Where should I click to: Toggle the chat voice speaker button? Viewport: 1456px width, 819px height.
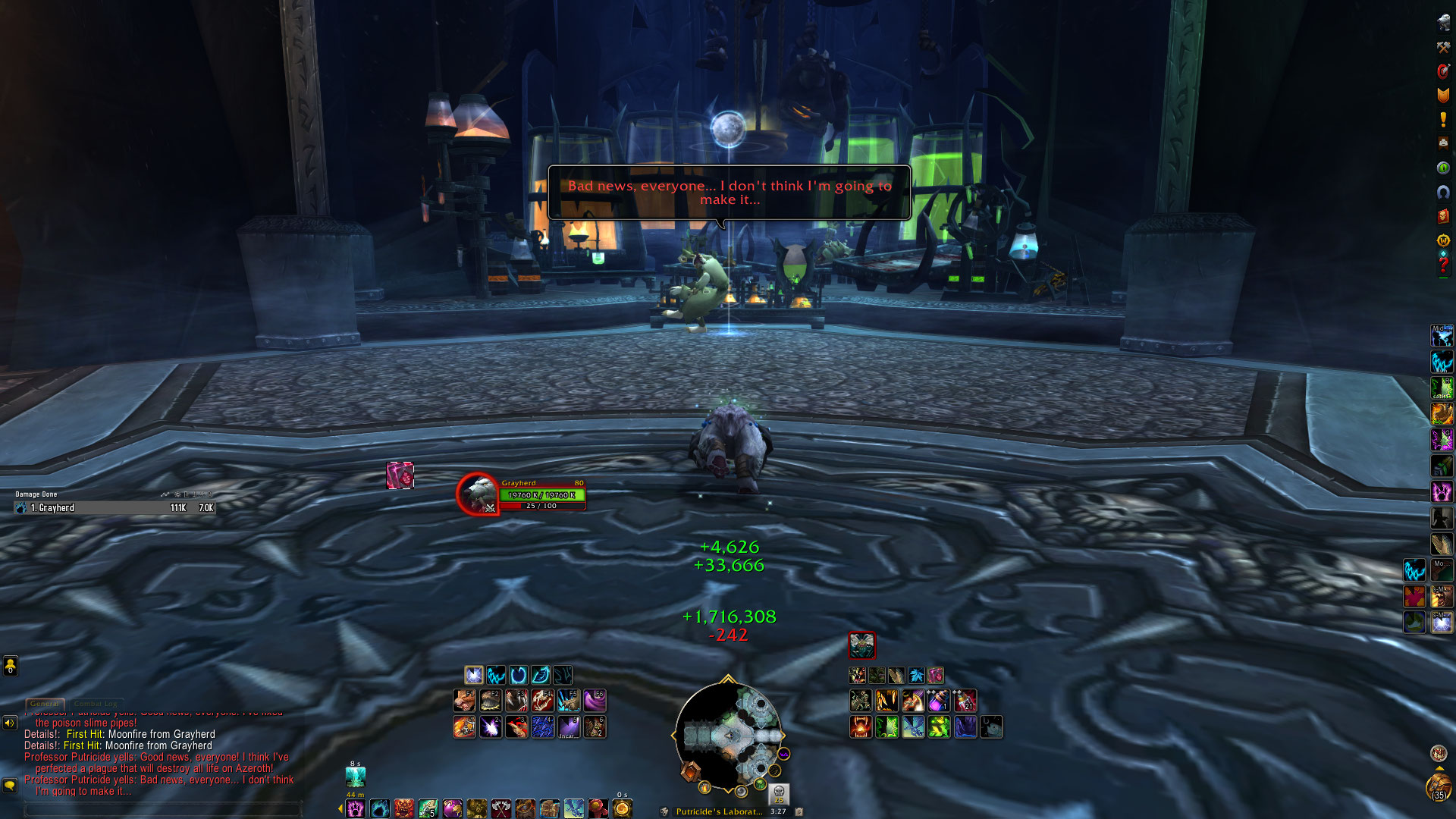tap(10, 723)
